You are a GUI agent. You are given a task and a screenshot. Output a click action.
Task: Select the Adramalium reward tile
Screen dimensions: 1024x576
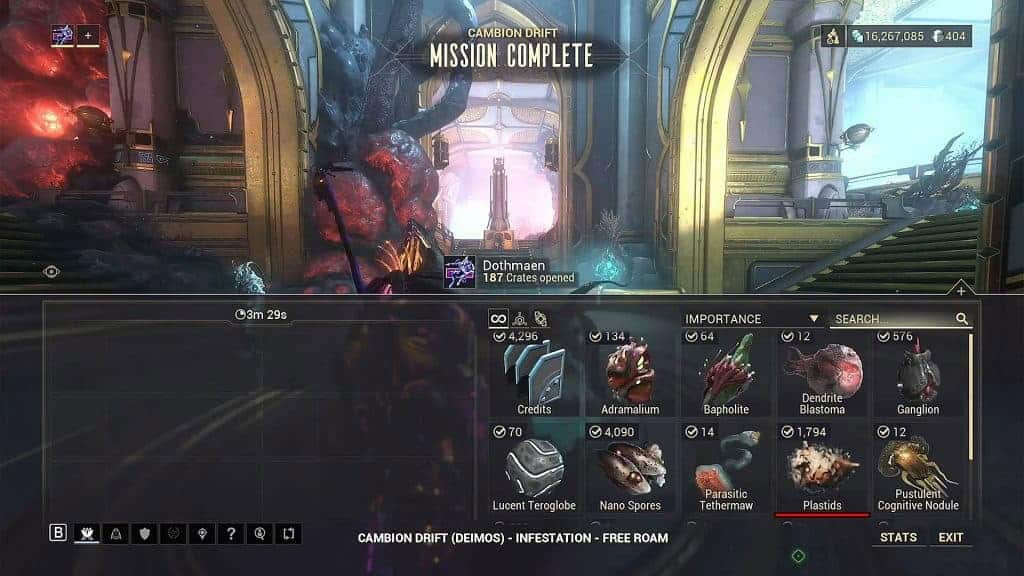[x=630, y=374]
